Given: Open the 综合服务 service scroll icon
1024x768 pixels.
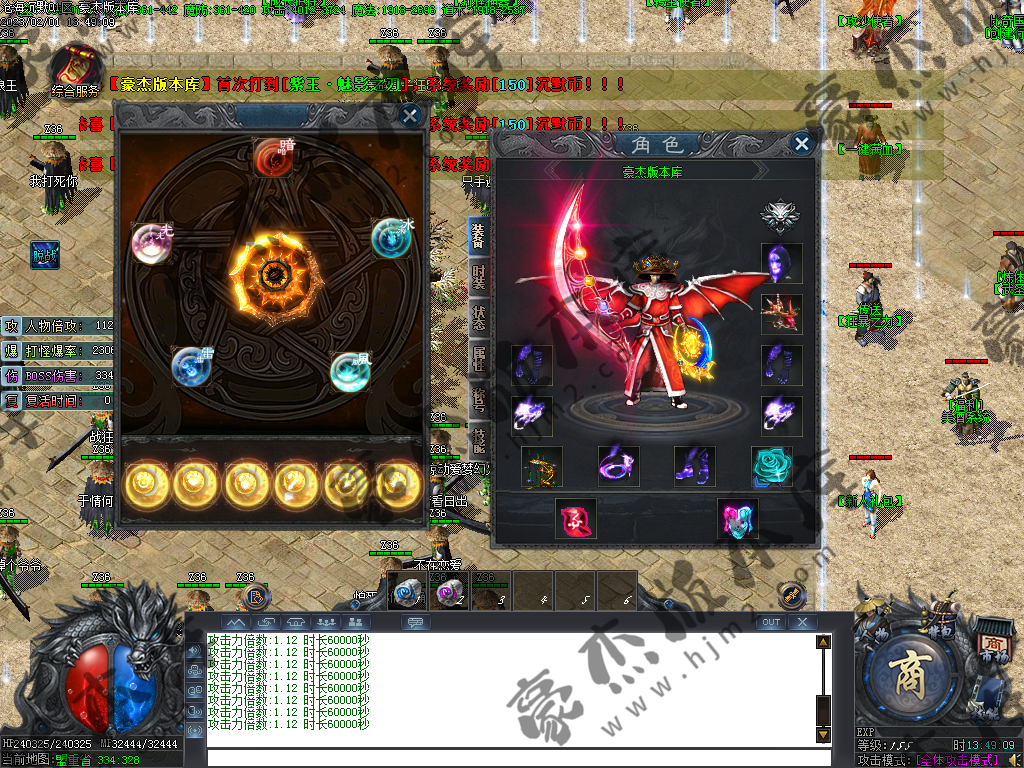Looking at the screenshot, I should pos(76,70).
